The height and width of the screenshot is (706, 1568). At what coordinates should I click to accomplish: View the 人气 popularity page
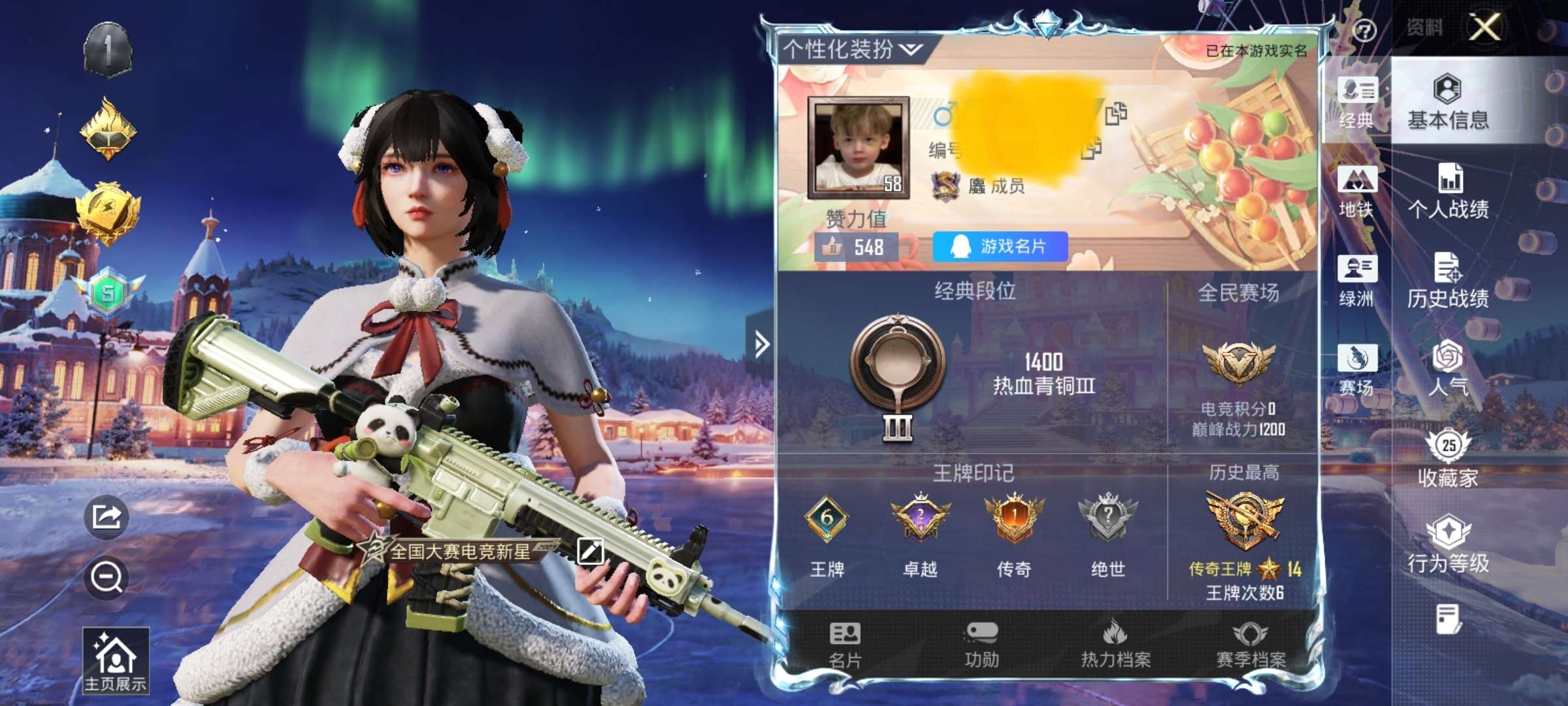pyautogui.click(x=1448, y=368)
